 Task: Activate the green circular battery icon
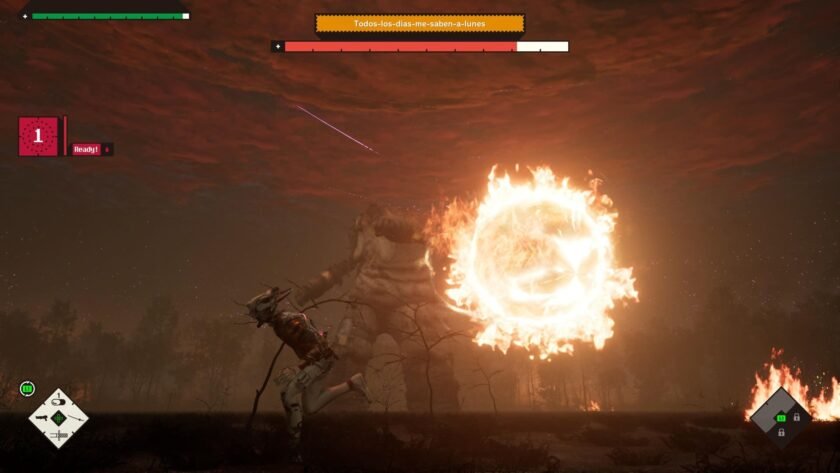pos(27,389)
